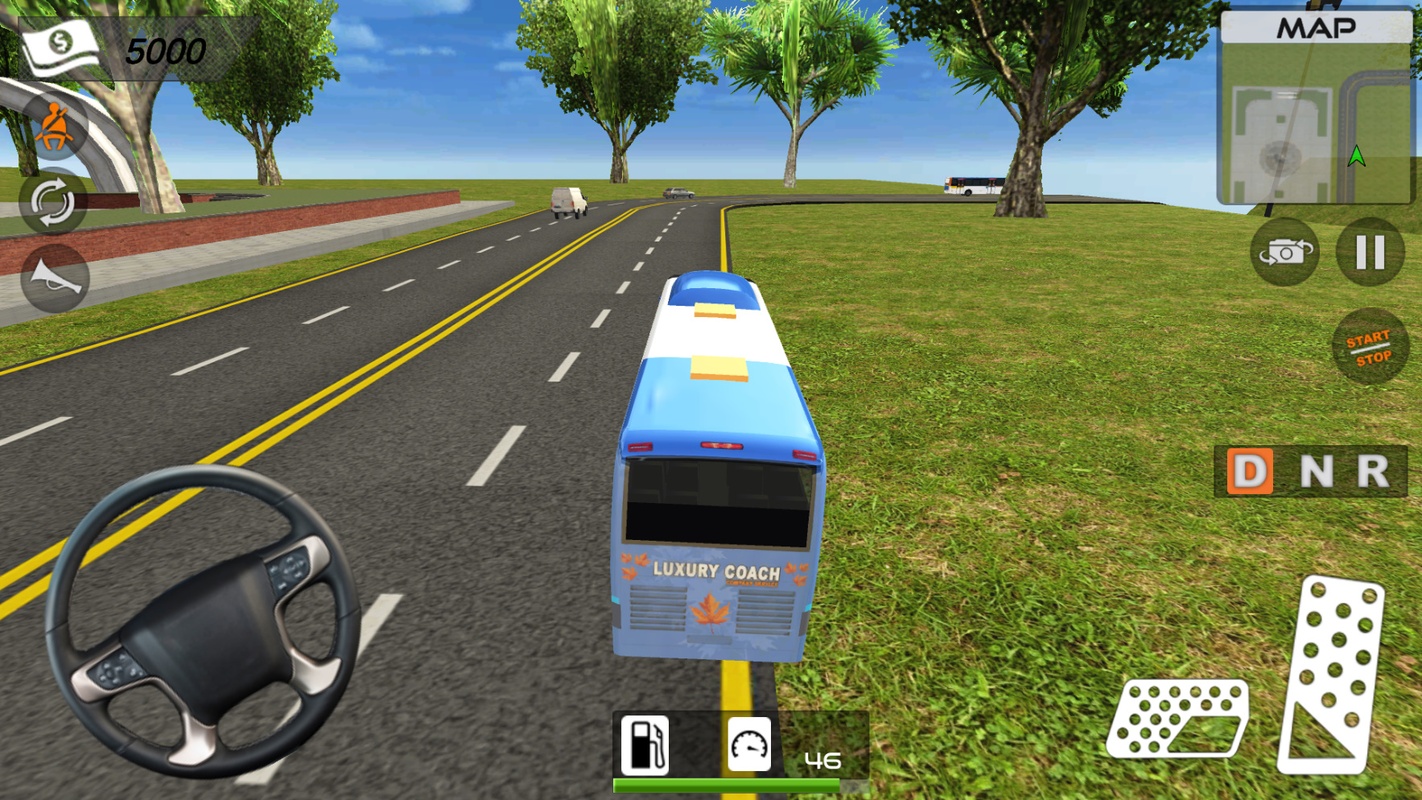
Task: Switch to Reverse gear R
Action: [x=1373, y=471]
